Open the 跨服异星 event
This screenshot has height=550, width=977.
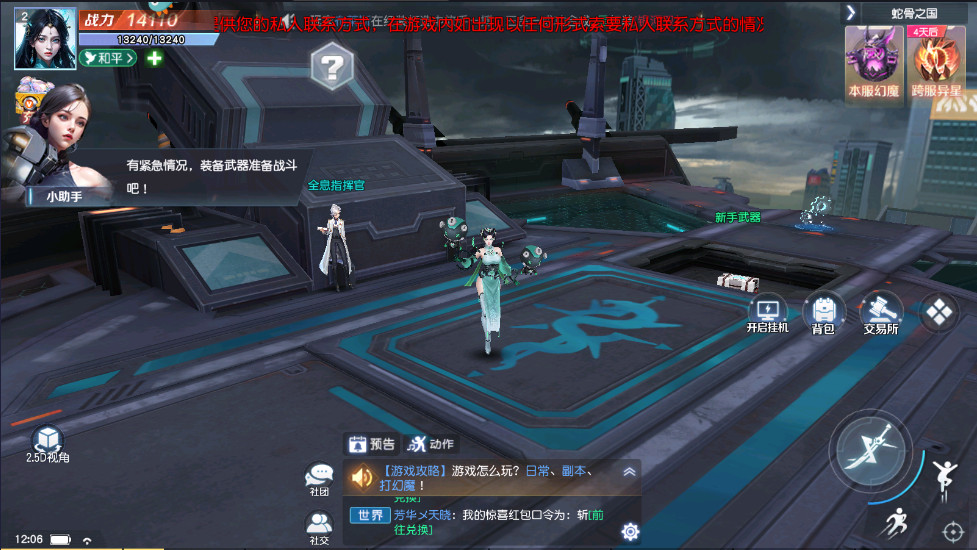(936, 58)
